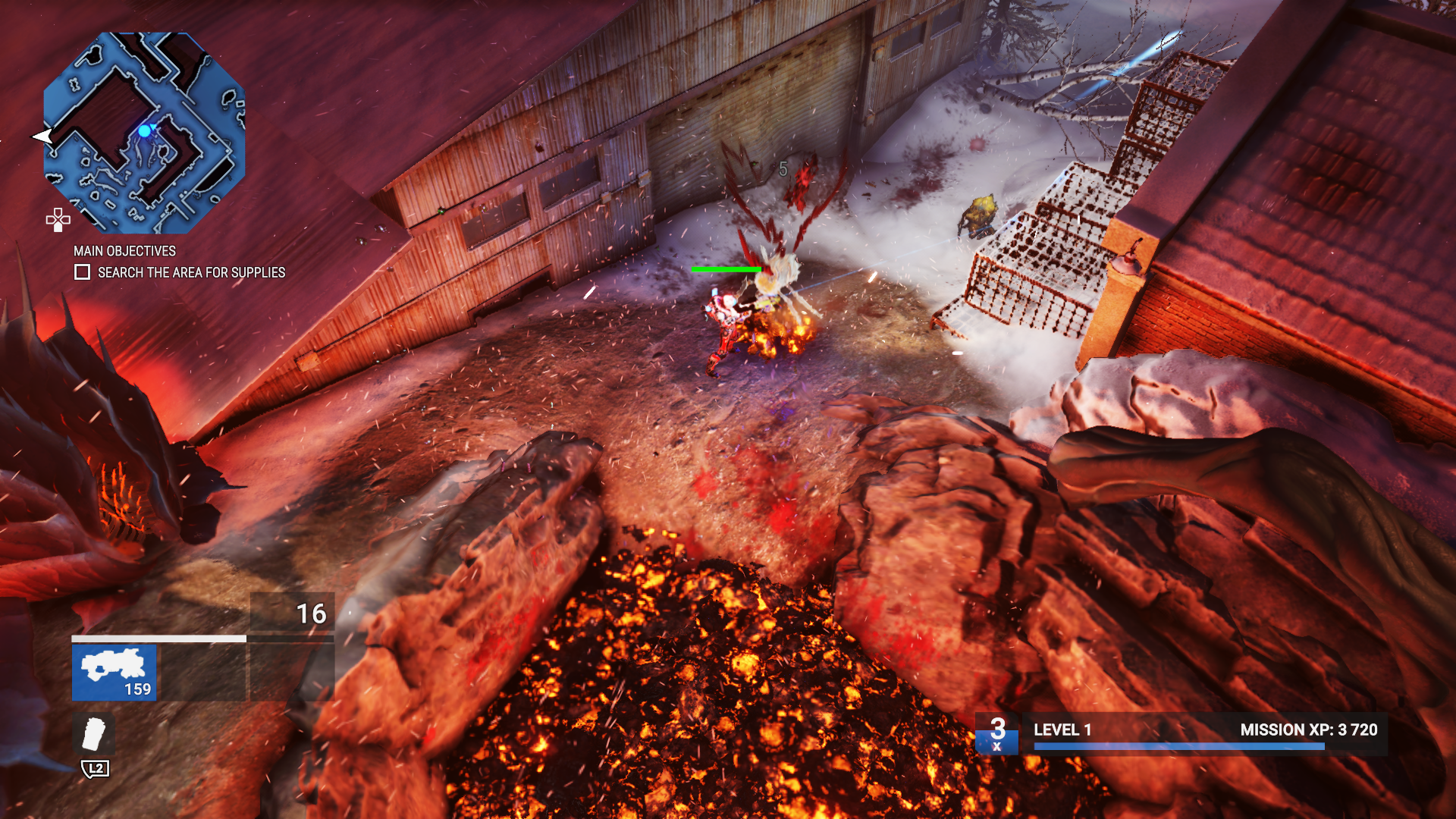The width and height of the screenshot is (1456, 819).
Task: Toggle the Search the Area for Supplies objective checkbox
Action: tap(82, 272)
